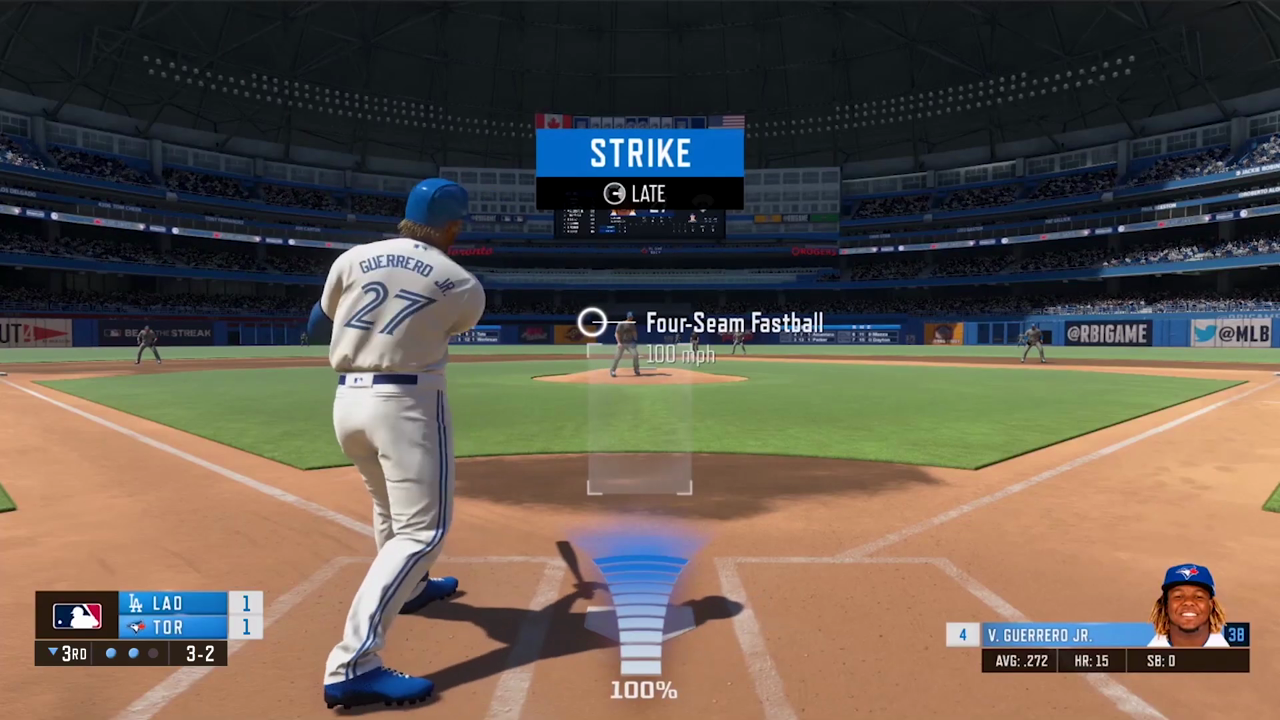Viewport: 1280px width, 720px height.
Task: Toggle the second blue out indicator dot
Action: (x=133, y=653)
